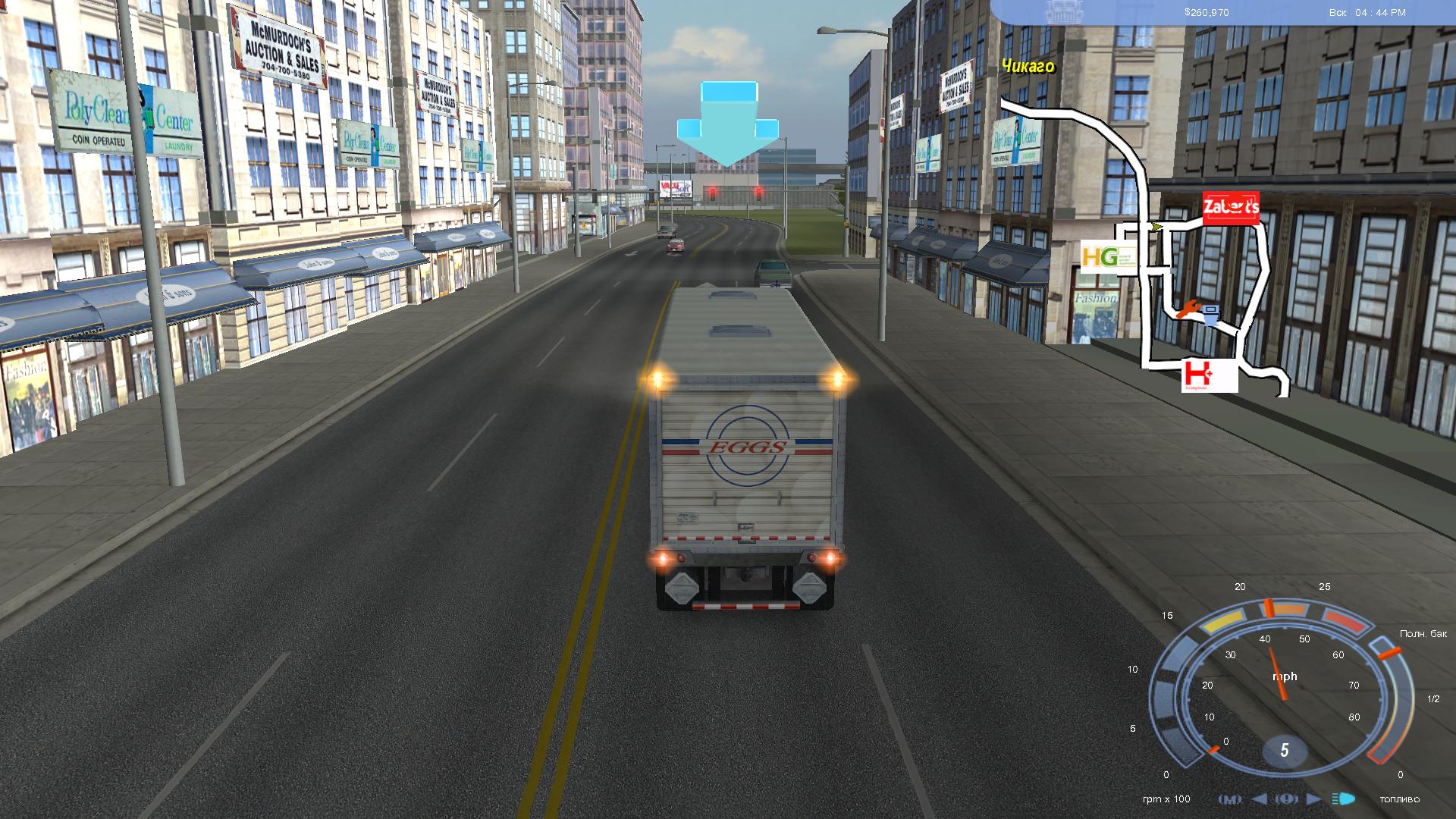Toggle the cyan headlight indicator
This screenshot has height=819, width=1456.
click(x=1343, y=799)
